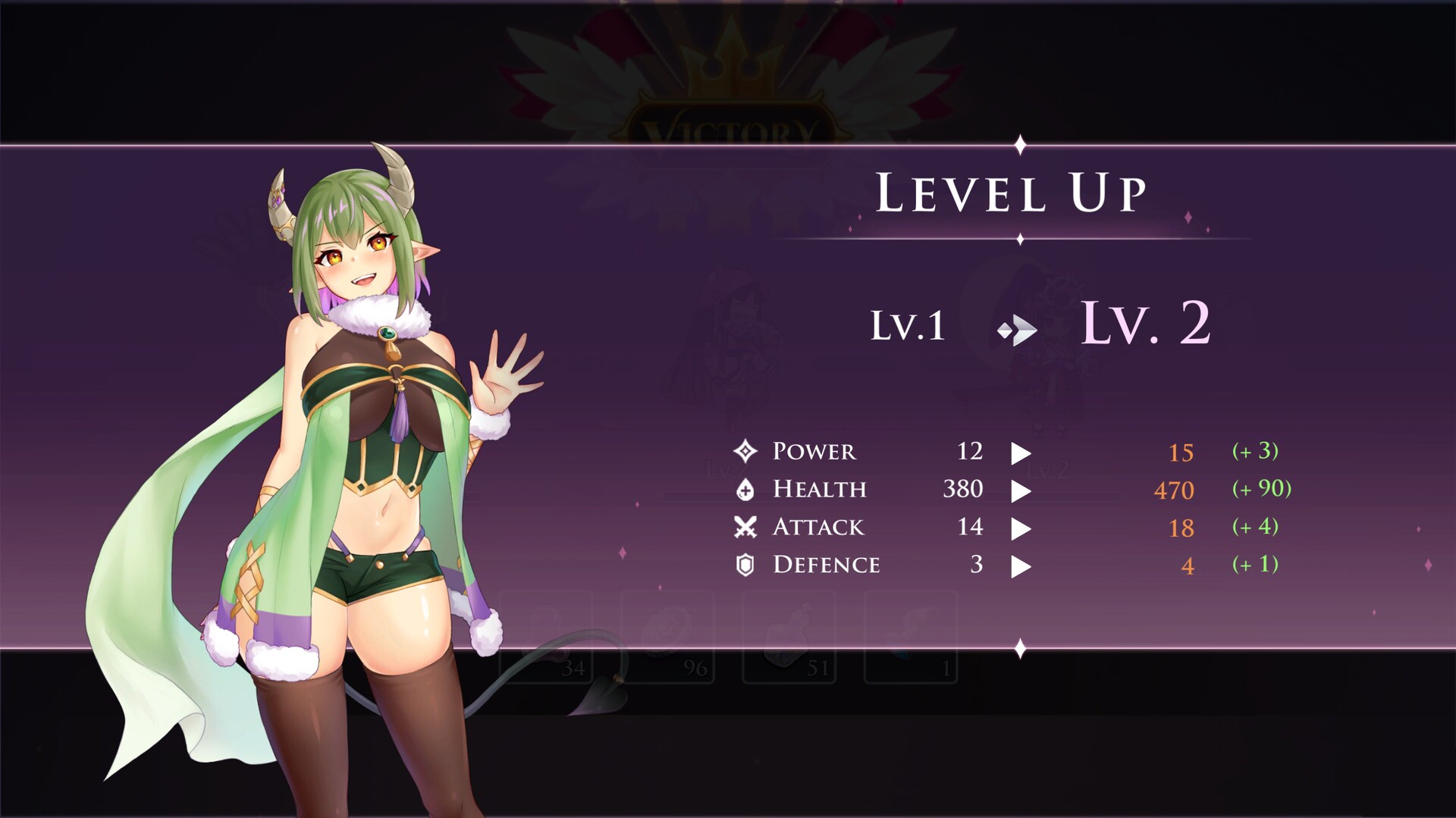
Task: Click the character reward slot showing 34
Action: click(546, 637)
